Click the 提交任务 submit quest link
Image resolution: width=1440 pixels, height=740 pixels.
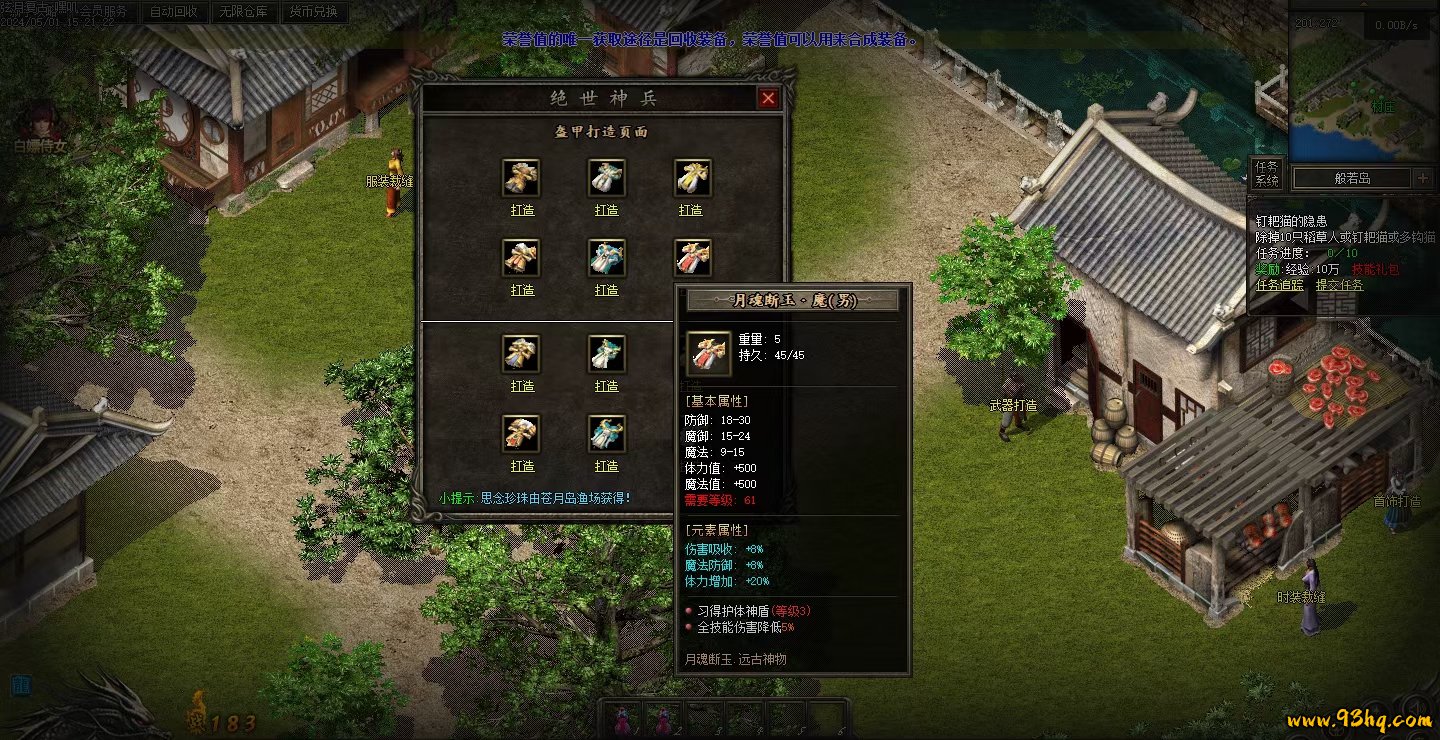[x=1339, y=285]
